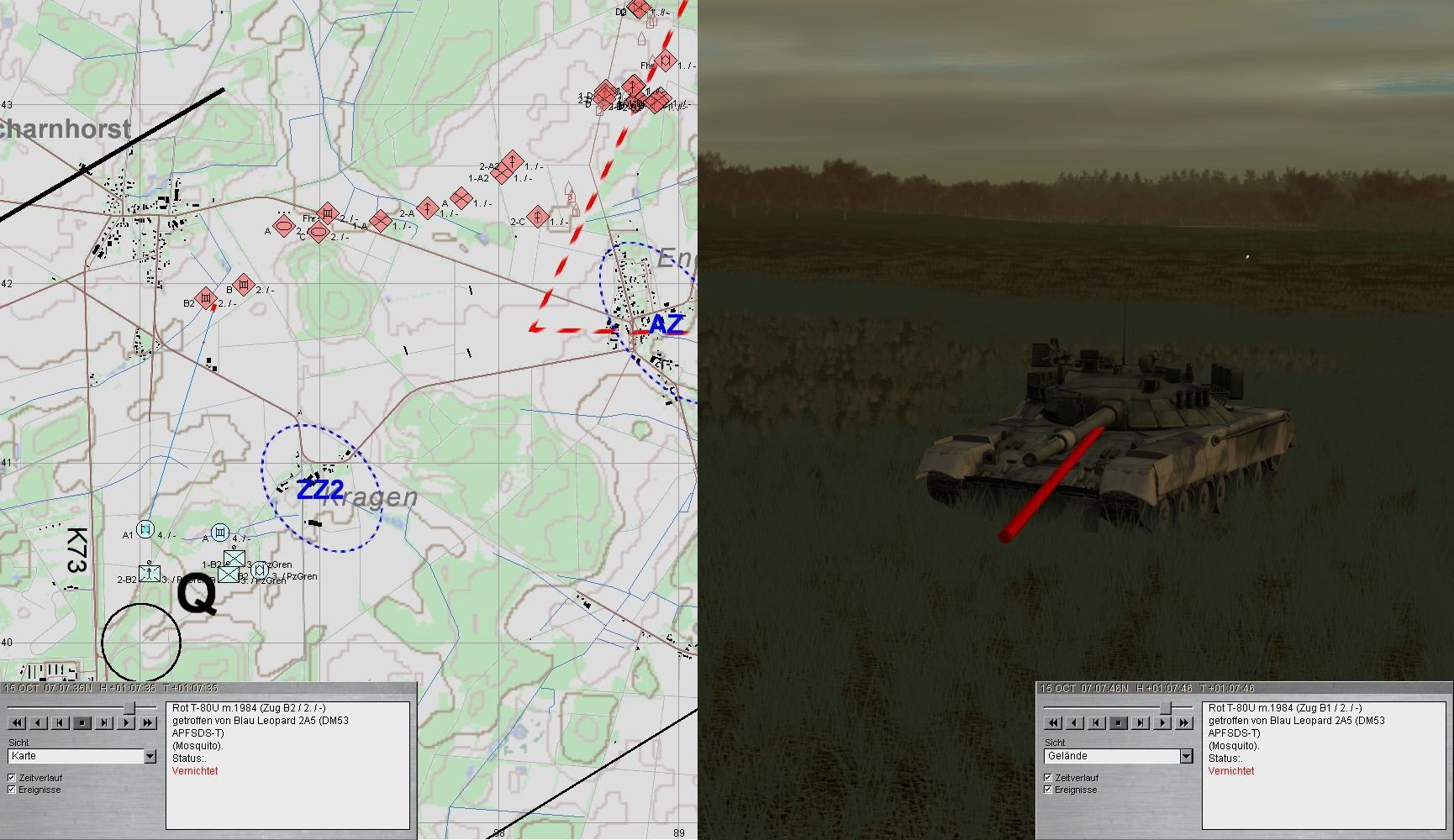Rewind fast in the Karte replay panel
This screenshot has width=1454, height=840.
coord(17,722)
